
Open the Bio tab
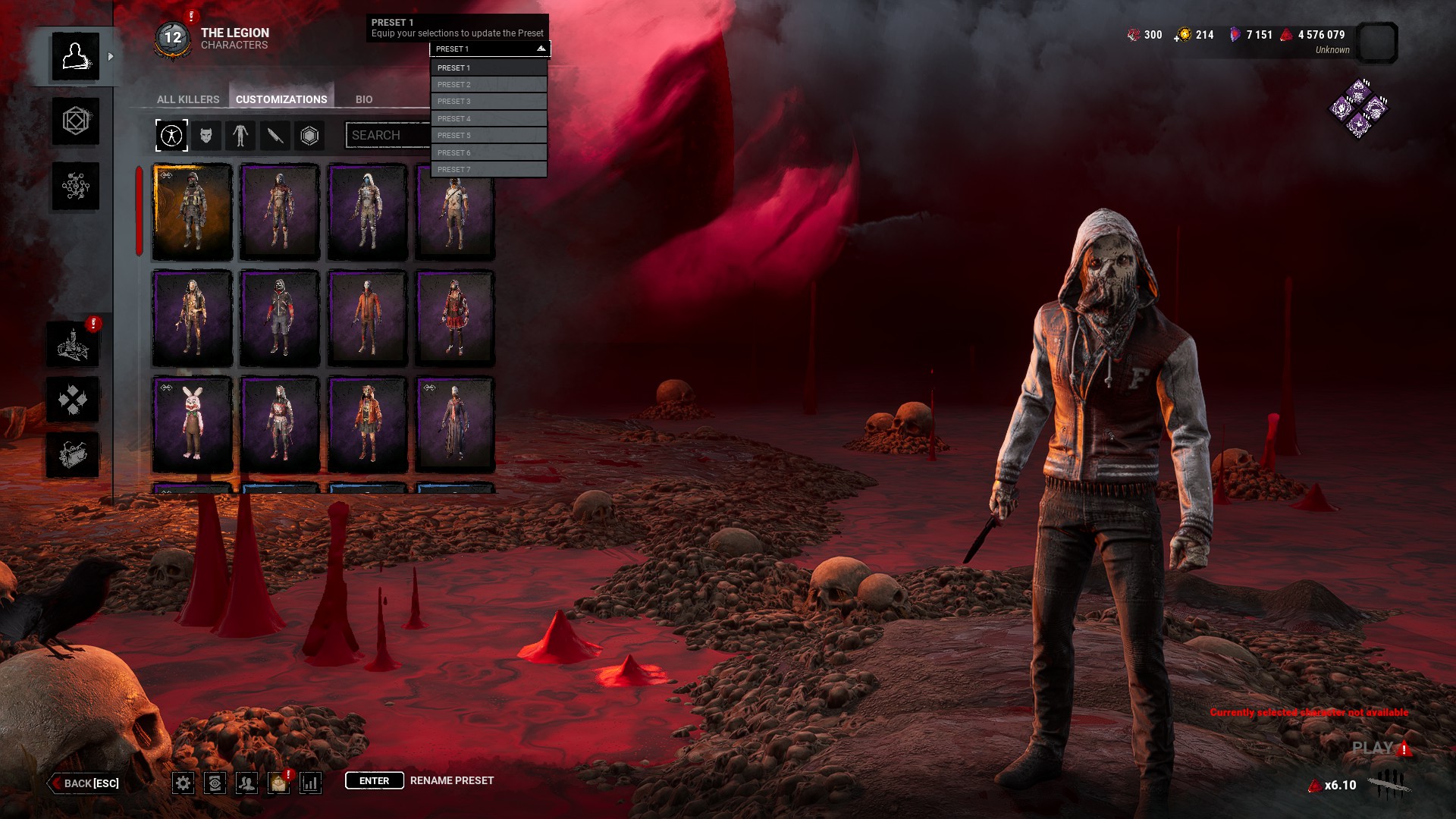[364, 99]
